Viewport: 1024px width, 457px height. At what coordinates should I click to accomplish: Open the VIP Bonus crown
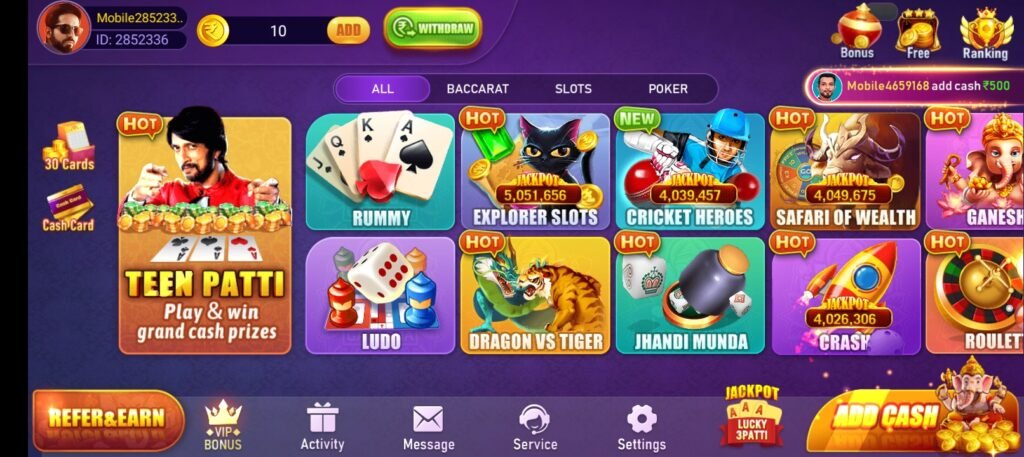pyautogui.click(x=223, y=424)
